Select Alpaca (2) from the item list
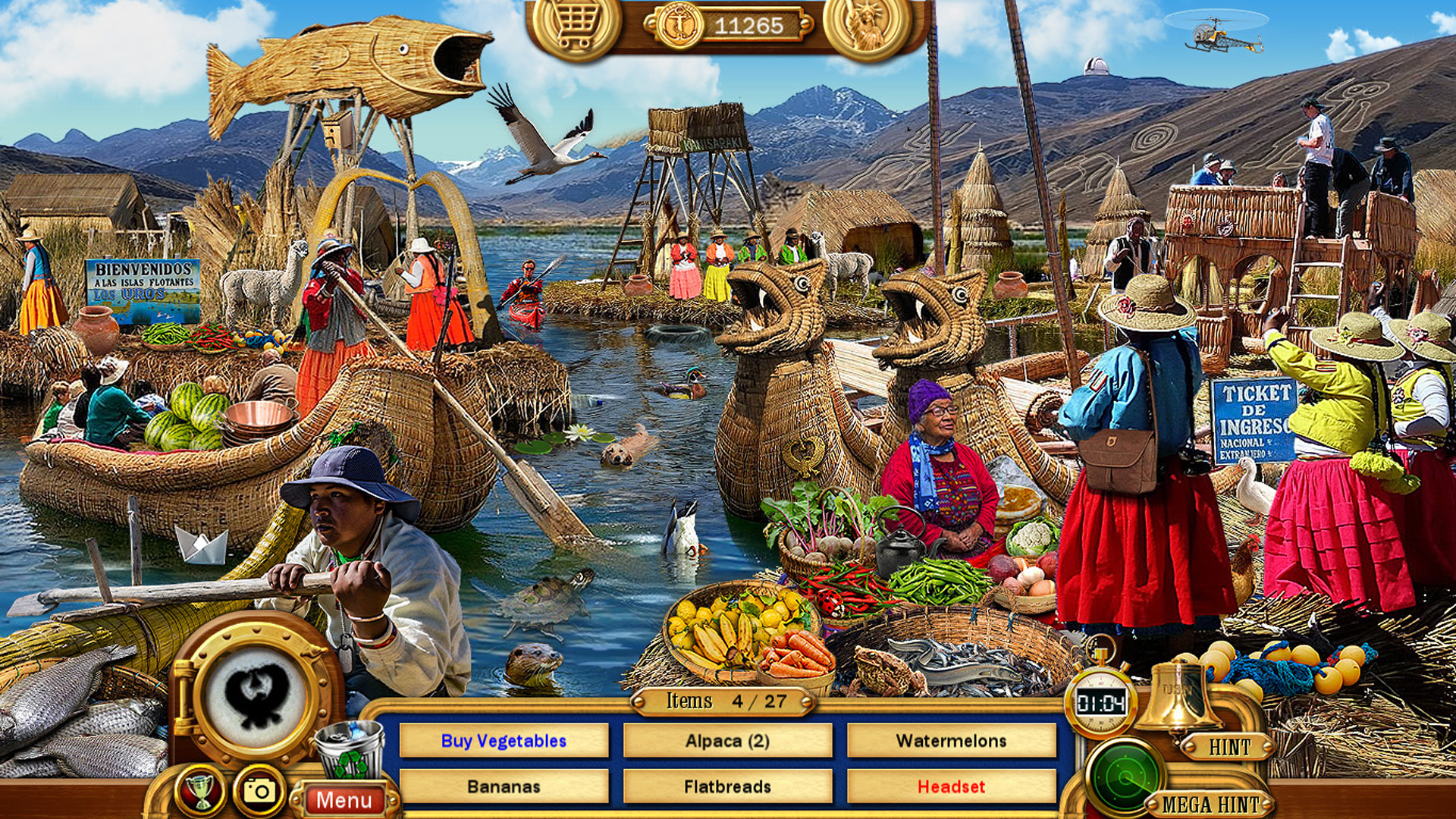Screen dimensions: 1456x819 tap(729, 742)
